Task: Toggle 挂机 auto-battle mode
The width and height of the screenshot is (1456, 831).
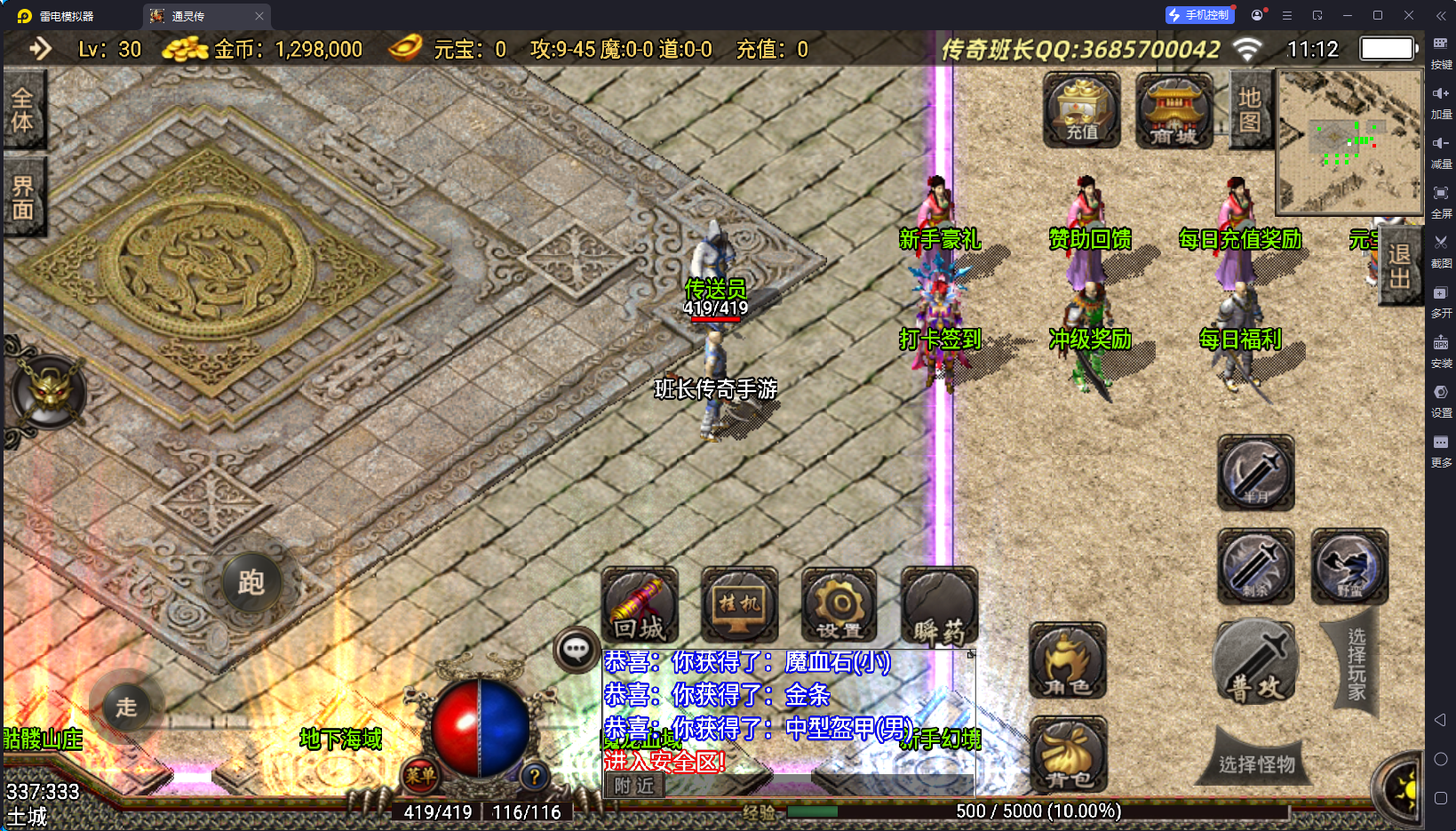Action: (x=739, y=606)
